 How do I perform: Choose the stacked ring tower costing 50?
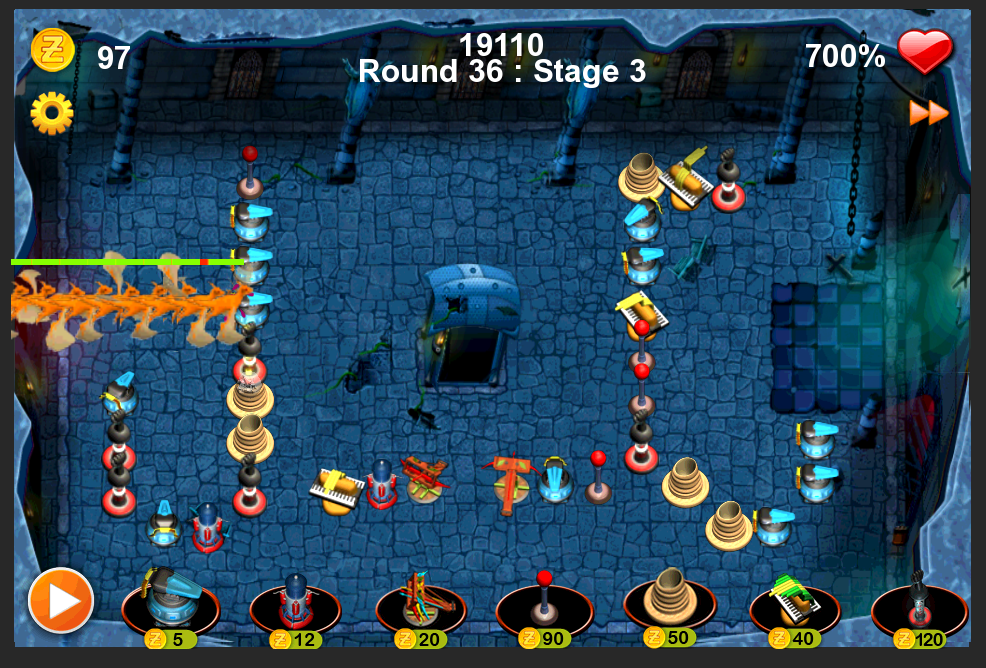click(669, 600)
